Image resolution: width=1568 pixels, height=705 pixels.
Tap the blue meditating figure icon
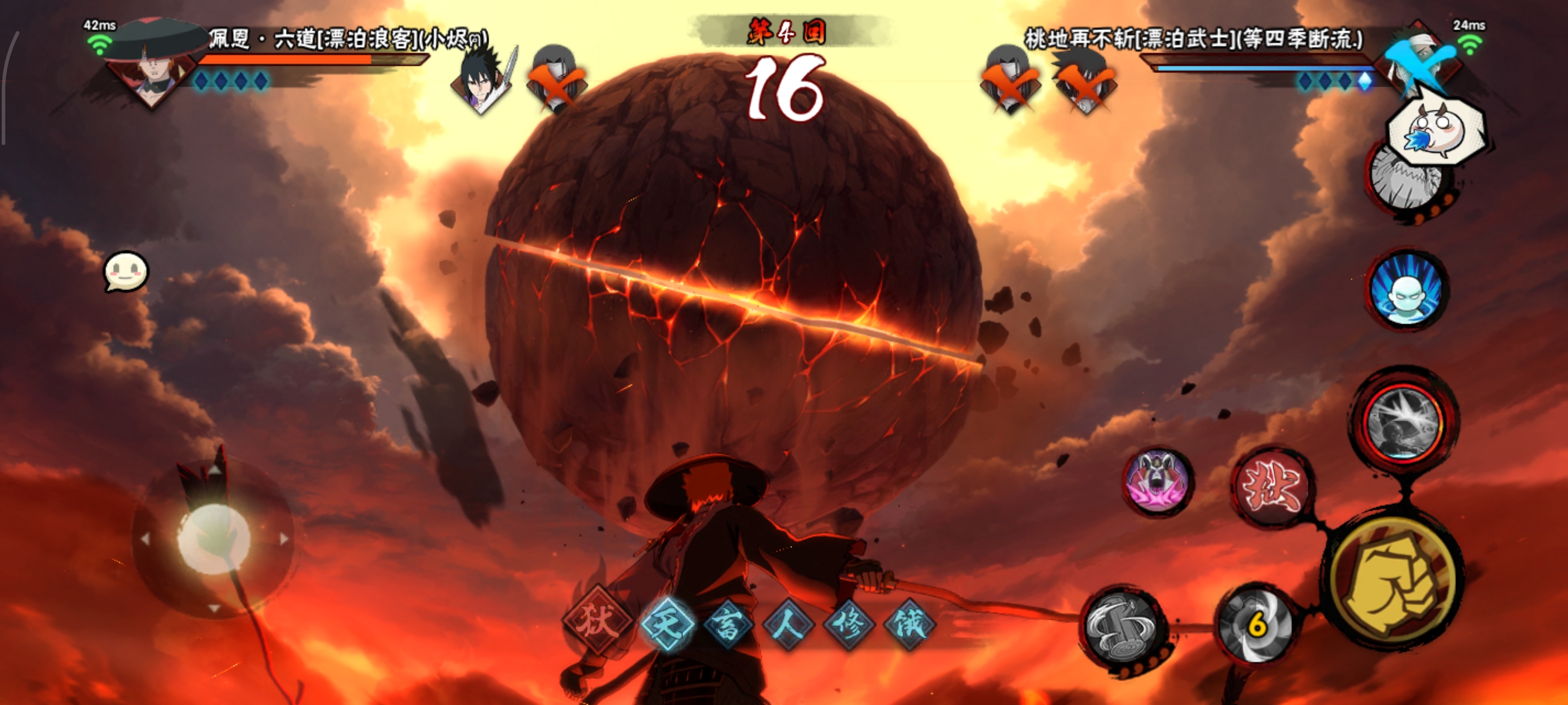click(1407, 290)
